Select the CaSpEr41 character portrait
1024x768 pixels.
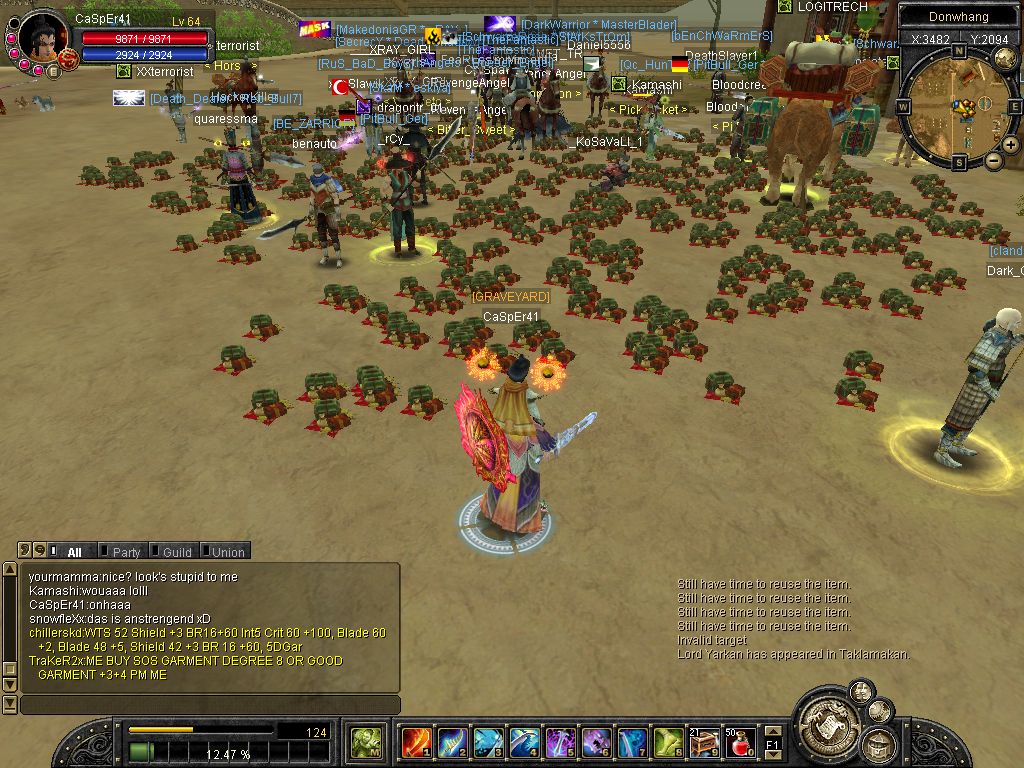[x=41, y=37]
